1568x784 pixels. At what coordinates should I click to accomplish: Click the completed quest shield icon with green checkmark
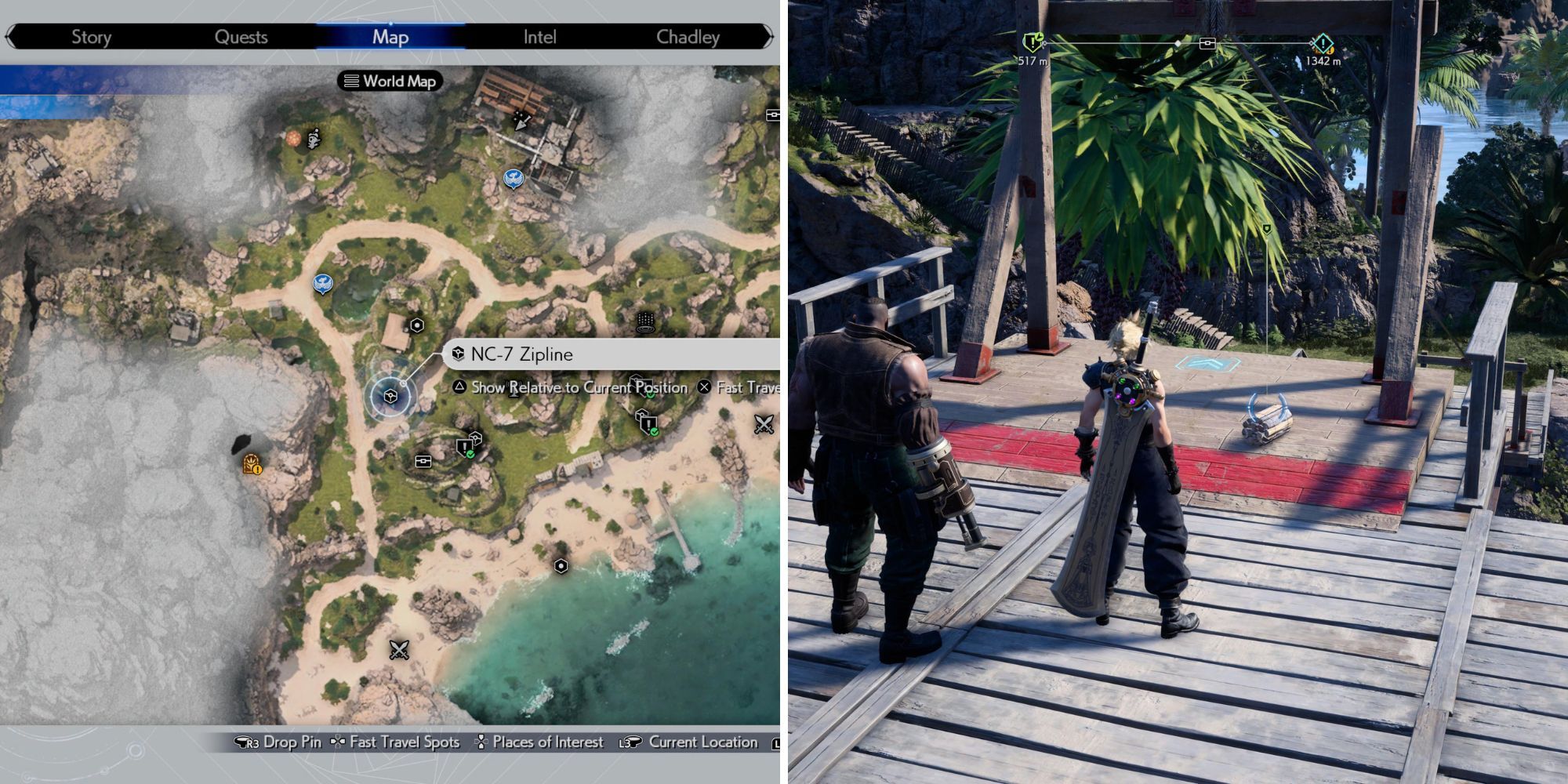(649, 423)
